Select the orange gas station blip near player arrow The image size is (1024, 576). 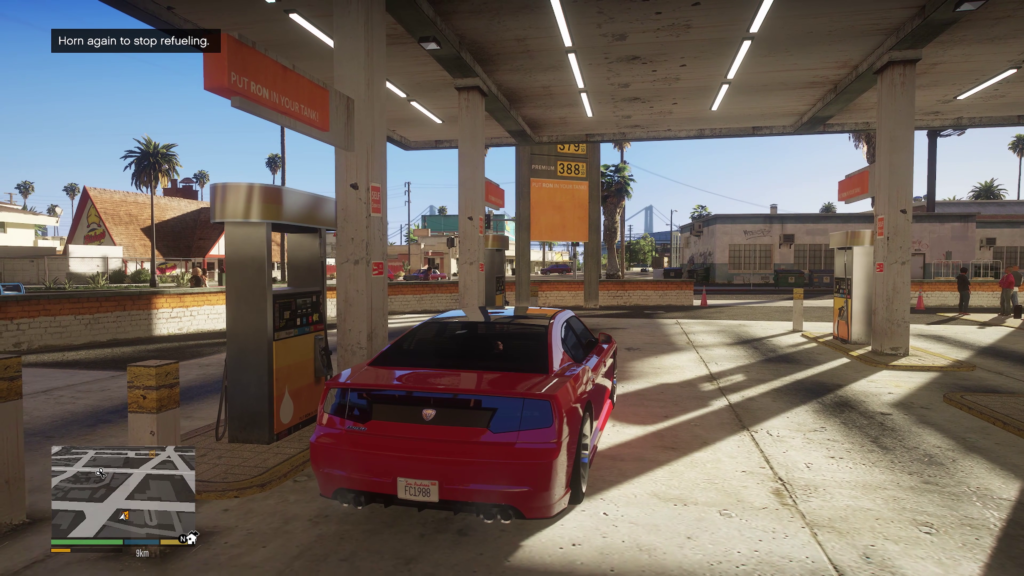pos(124,516)
